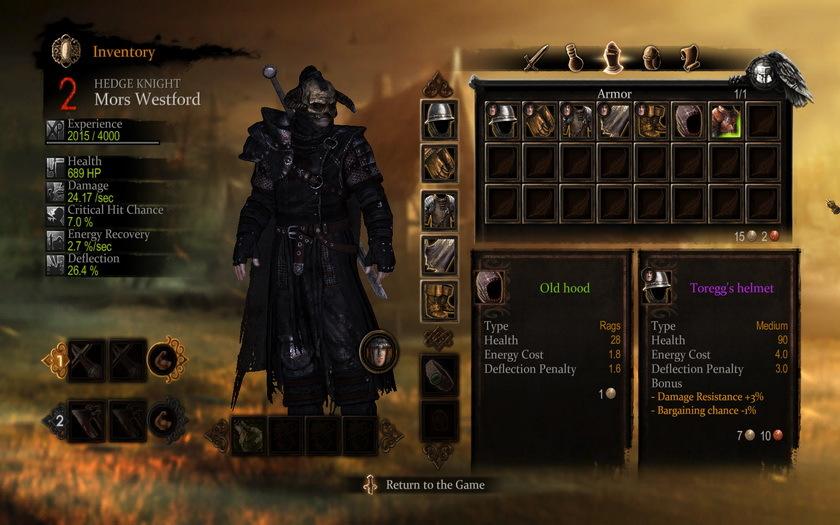Pick the golden gloves in the armor grid
This screenshot has width=840, height=525.
540,121
